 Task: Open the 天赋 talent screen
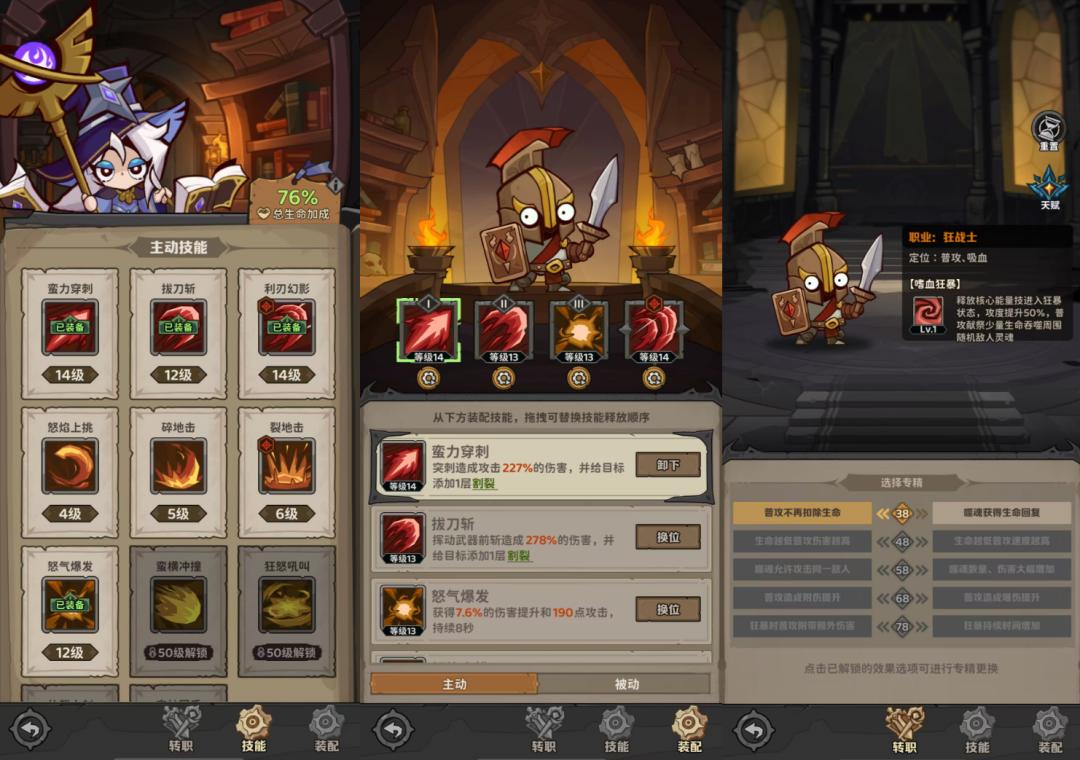click(1049, 189)
